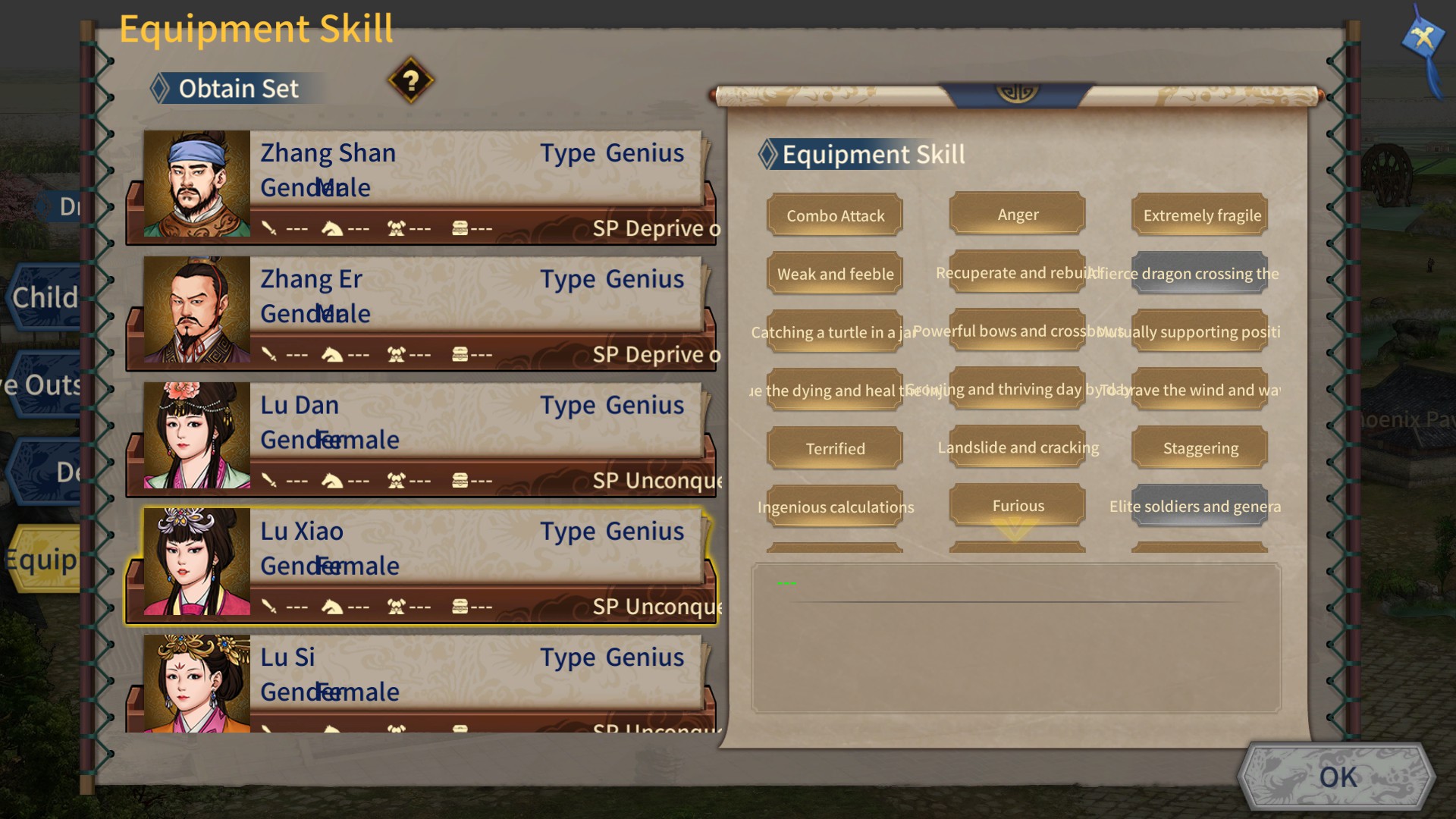Viewport: 1456px width, 819px height.
Task: Select the Combo Attack skill
Action: pyautogui.click(x=835, y=215)
